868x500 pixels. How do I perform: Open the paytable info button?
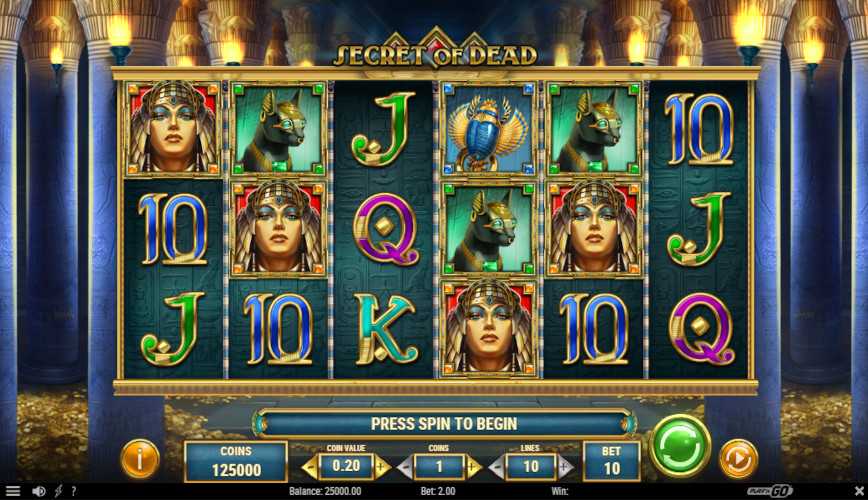click(x=140, y=459)
